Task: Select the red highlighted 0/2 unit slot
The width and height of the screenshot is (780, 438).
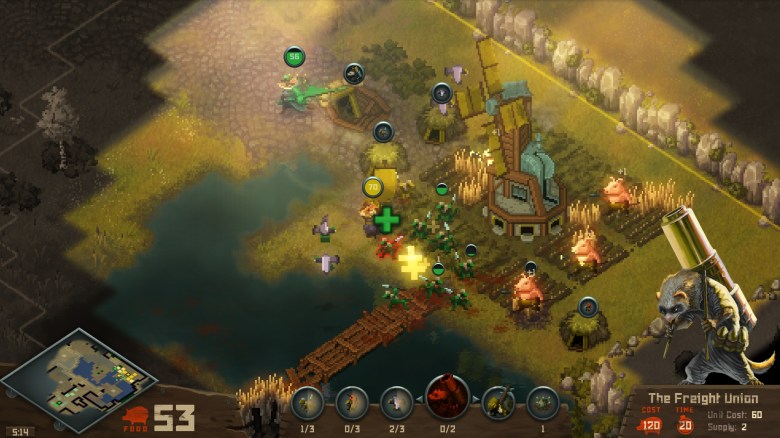Action: click(x=447, y=397)
